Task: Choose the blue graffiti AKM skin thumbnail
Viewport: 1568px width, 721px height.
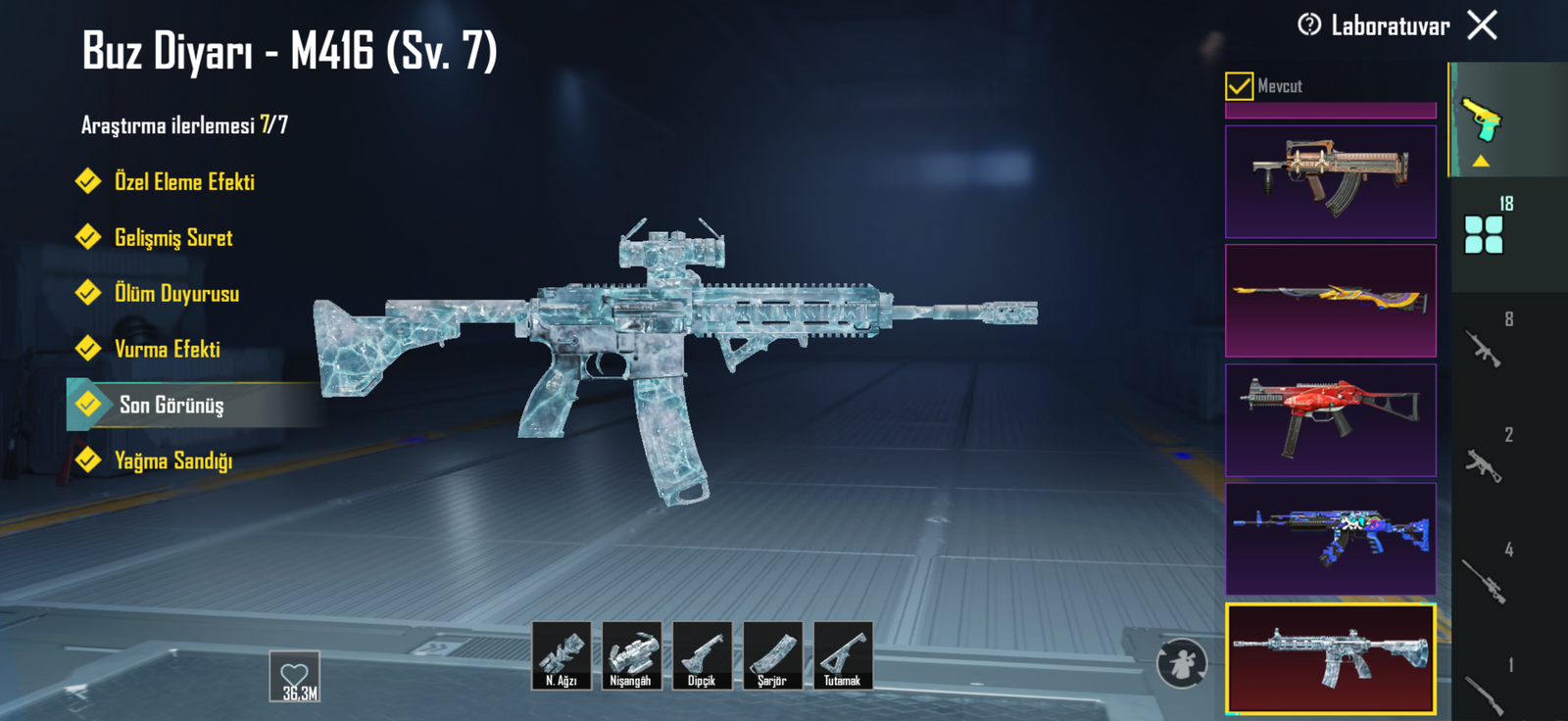Action: tap(1330, 539)
